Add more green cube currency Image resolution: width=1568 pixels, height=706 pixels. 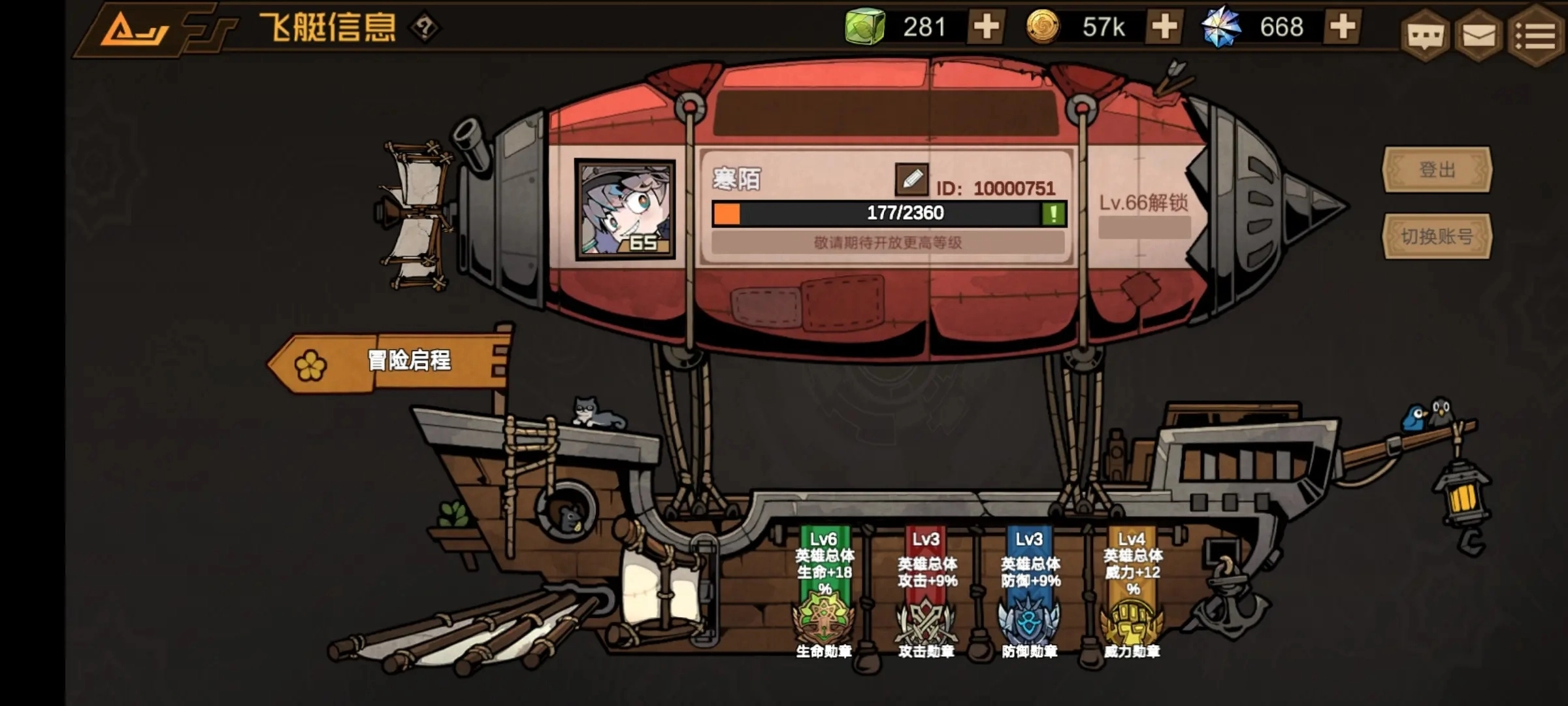[986, 27]
